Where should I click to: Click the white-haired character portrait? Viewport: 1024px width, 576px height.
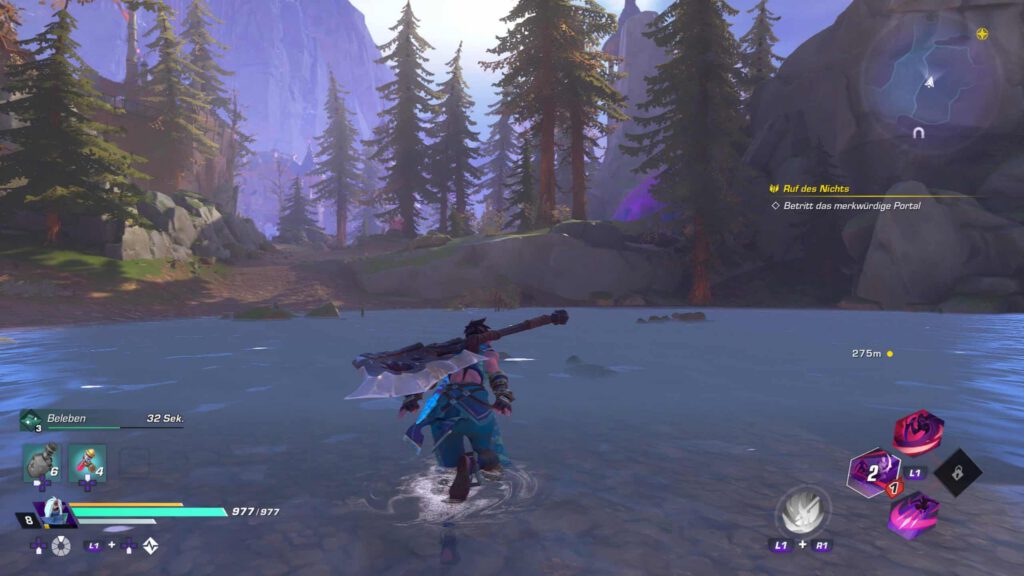point(53,512)
